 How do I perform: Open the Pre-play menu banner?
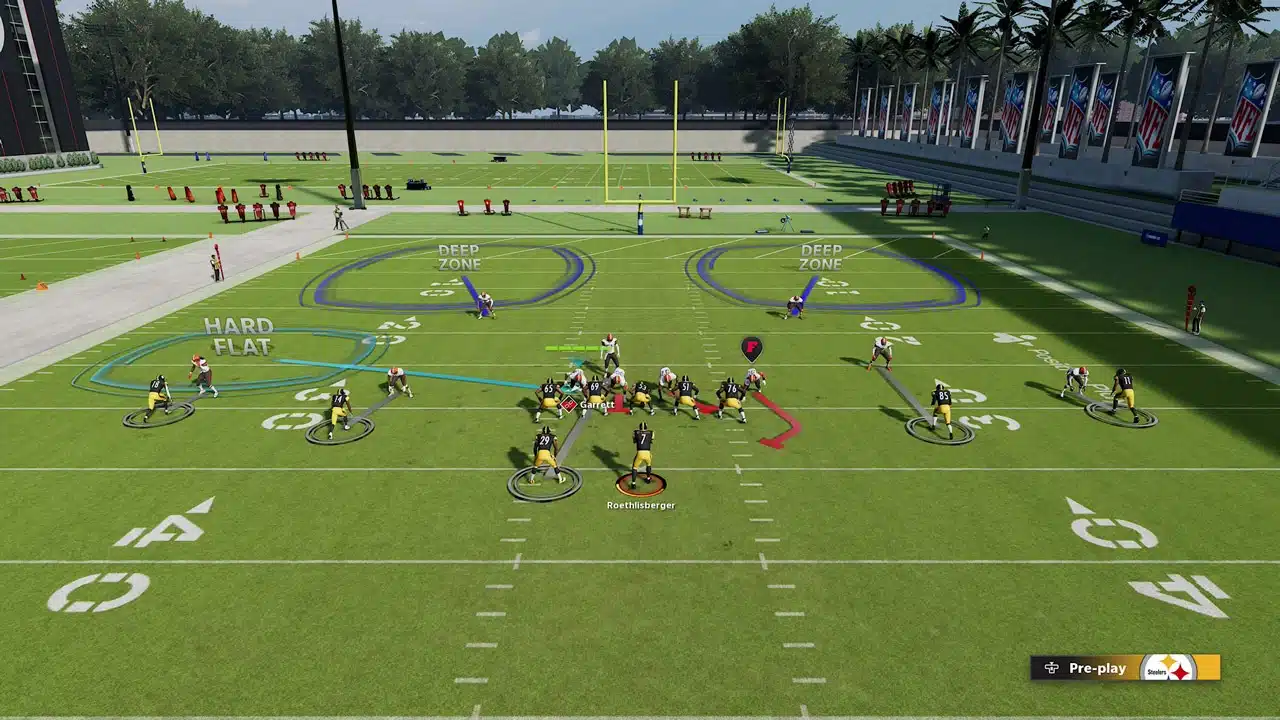1086,668
